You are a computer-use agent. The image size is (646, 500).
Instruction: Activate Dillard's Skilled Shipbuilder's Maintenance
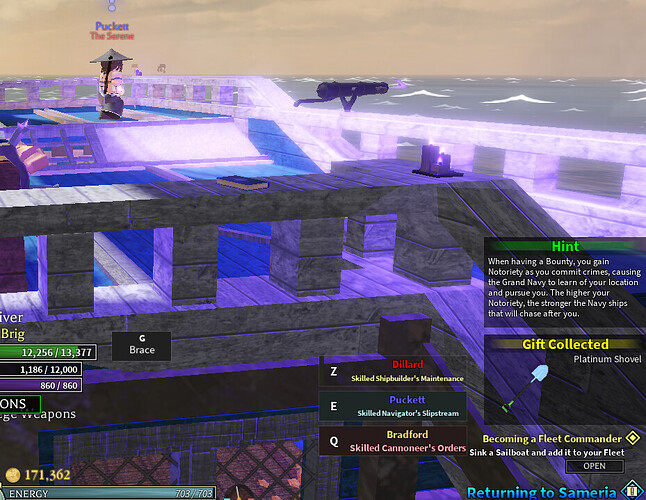(392, 372)
